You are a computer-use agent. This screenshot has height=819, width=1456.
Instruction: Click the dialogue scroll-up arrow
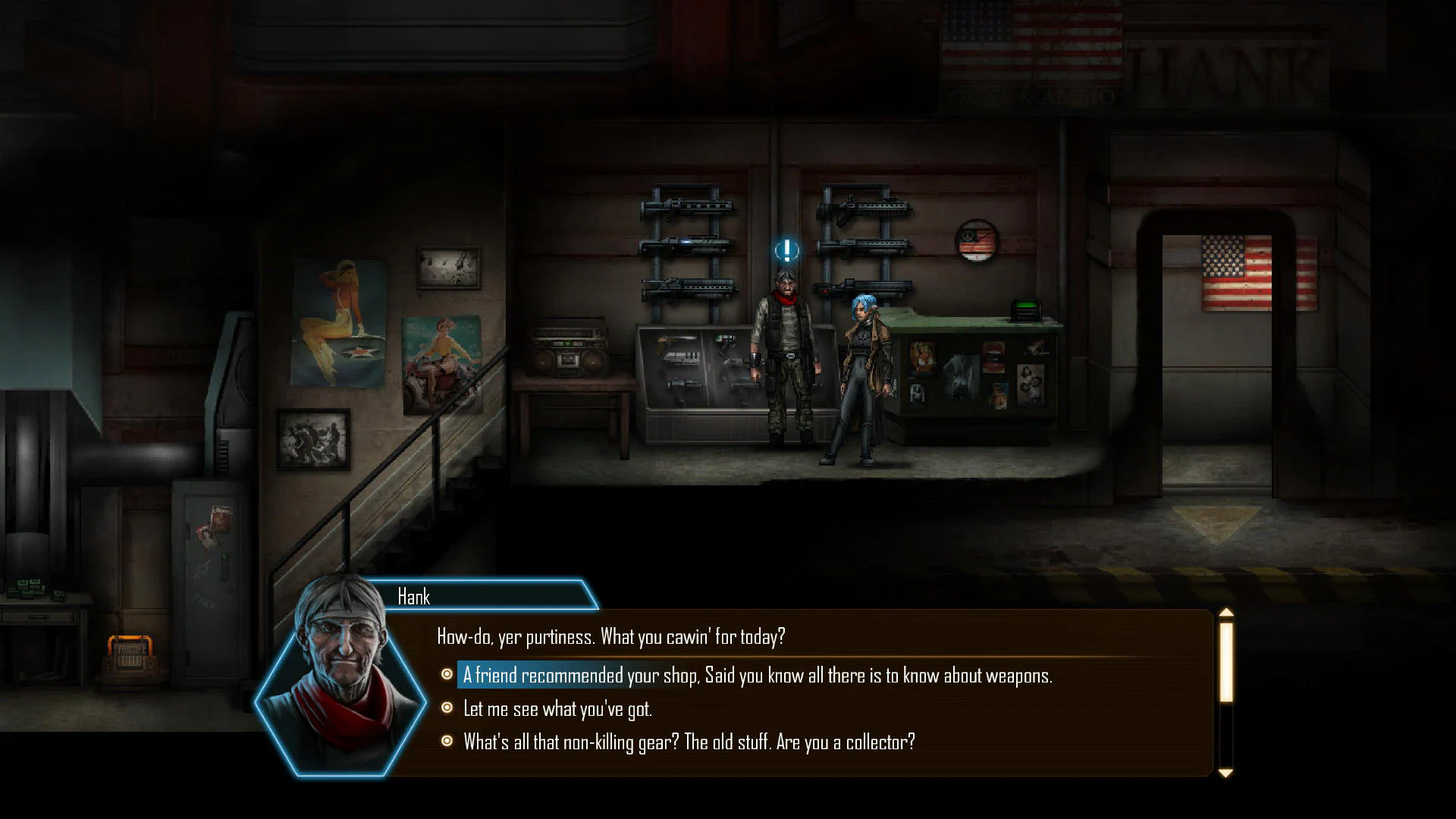click(x=1225, y=613)
